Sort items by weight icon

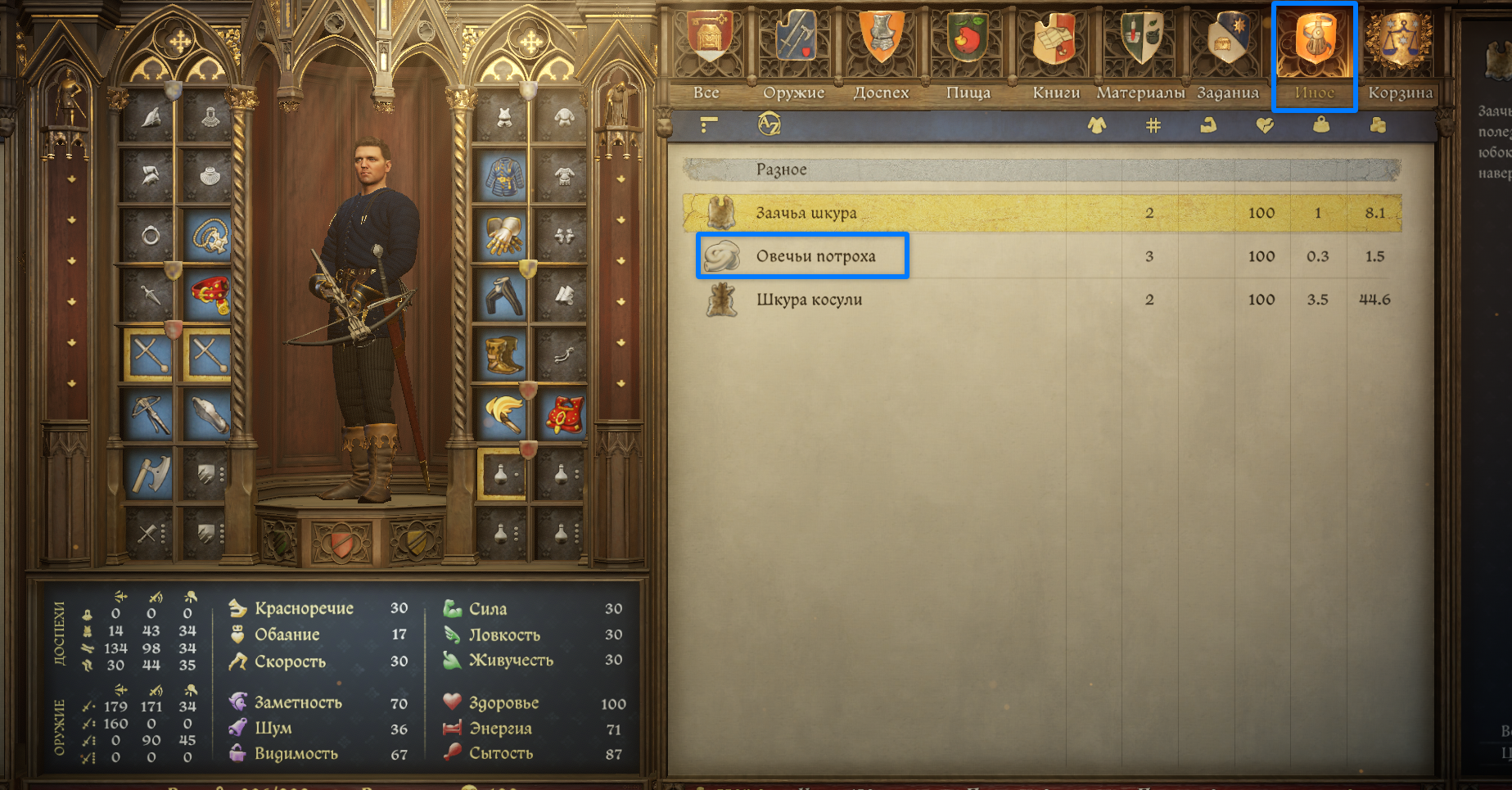click(x=1320, y=125)
